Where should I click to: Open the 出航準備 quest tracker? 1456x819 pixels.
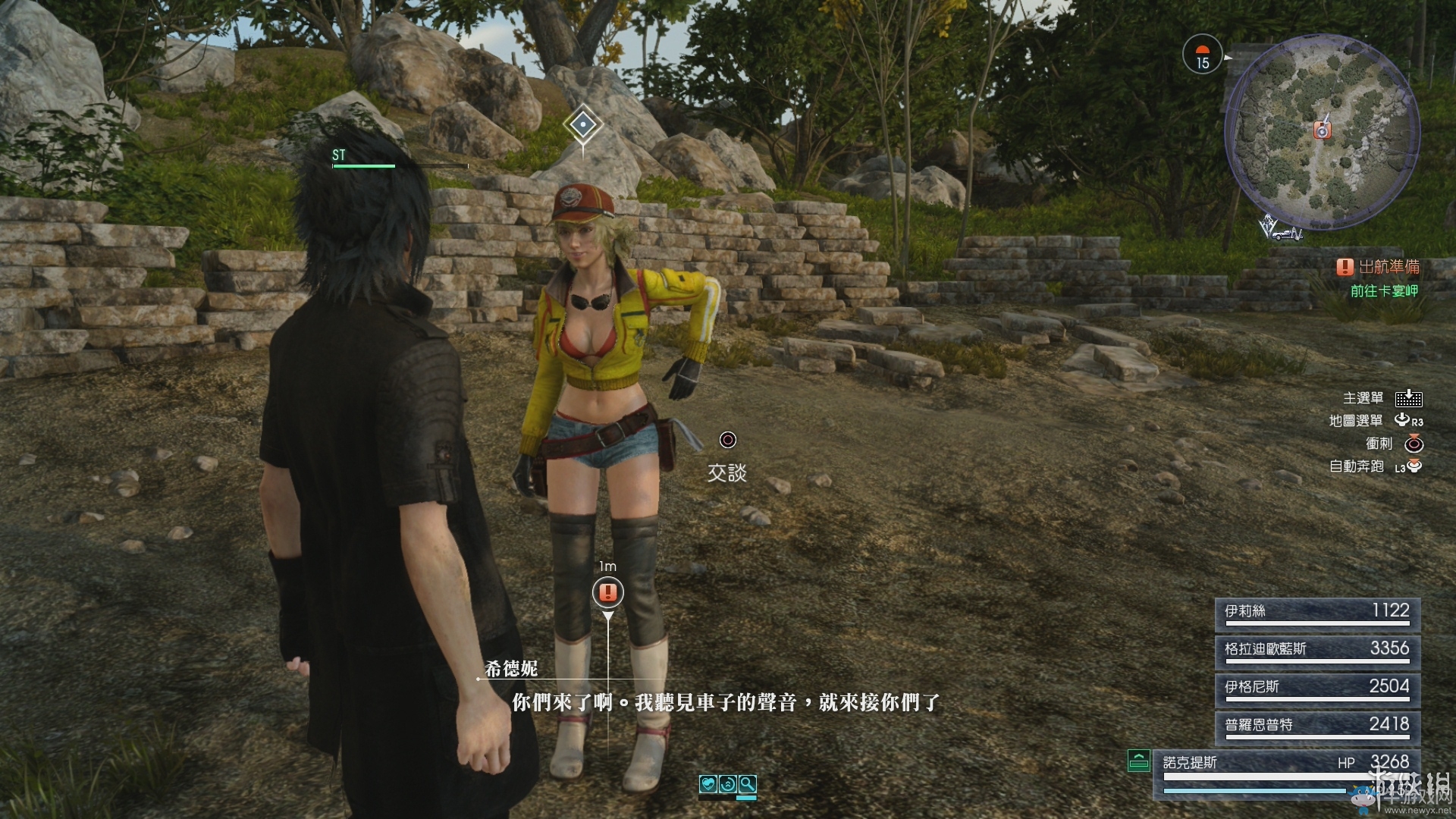[1379, 267]
